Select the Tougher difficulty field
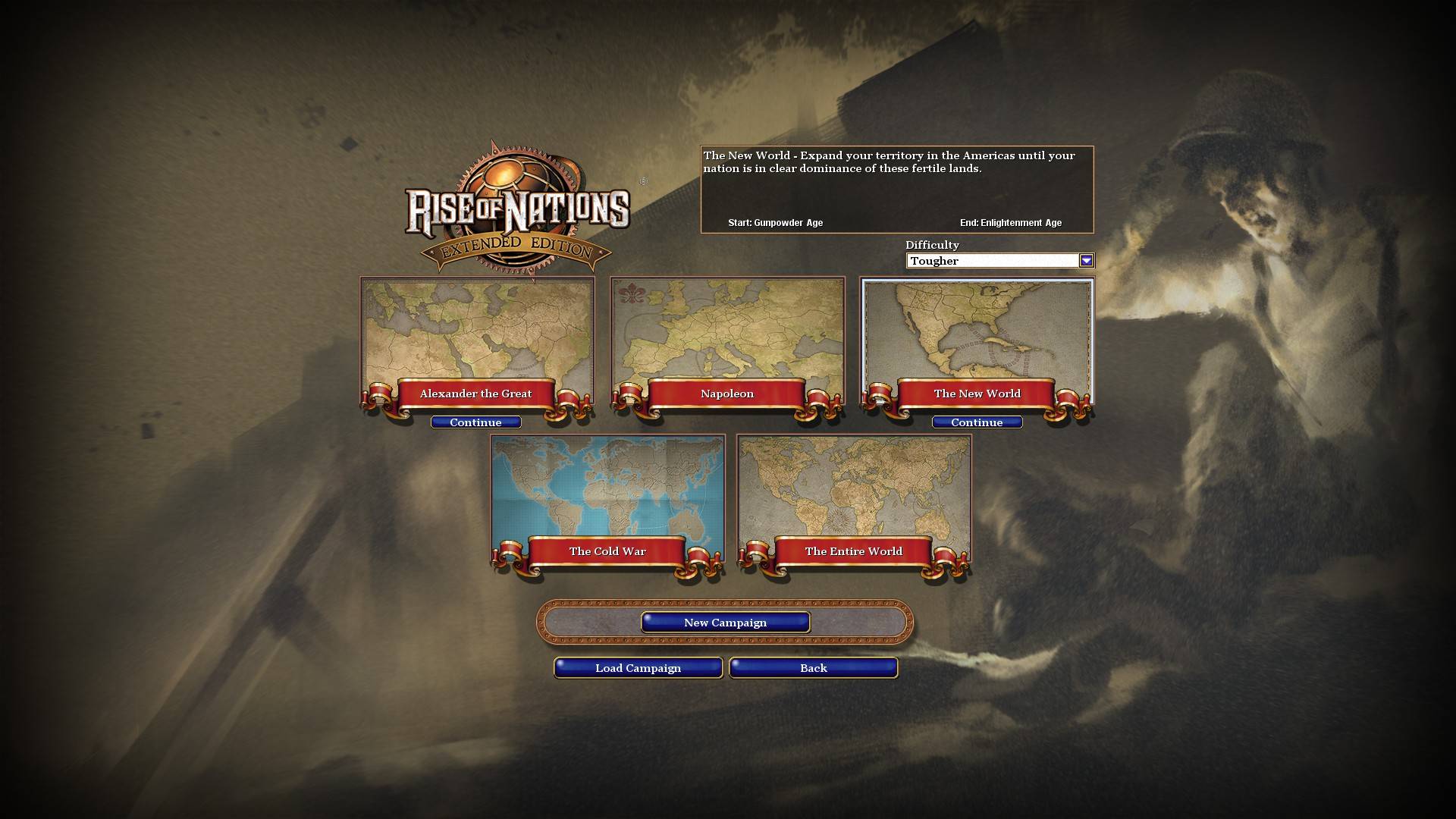Viewport: 1456px width, 819px height. coord(986,260)
